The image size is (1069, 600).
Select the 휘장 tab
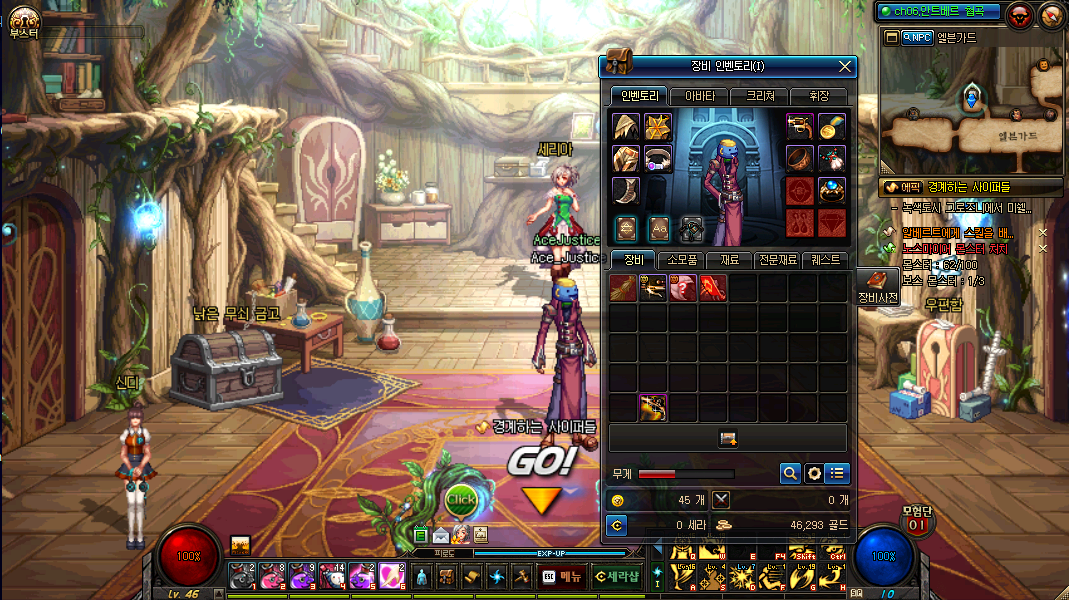click(818, 96)
